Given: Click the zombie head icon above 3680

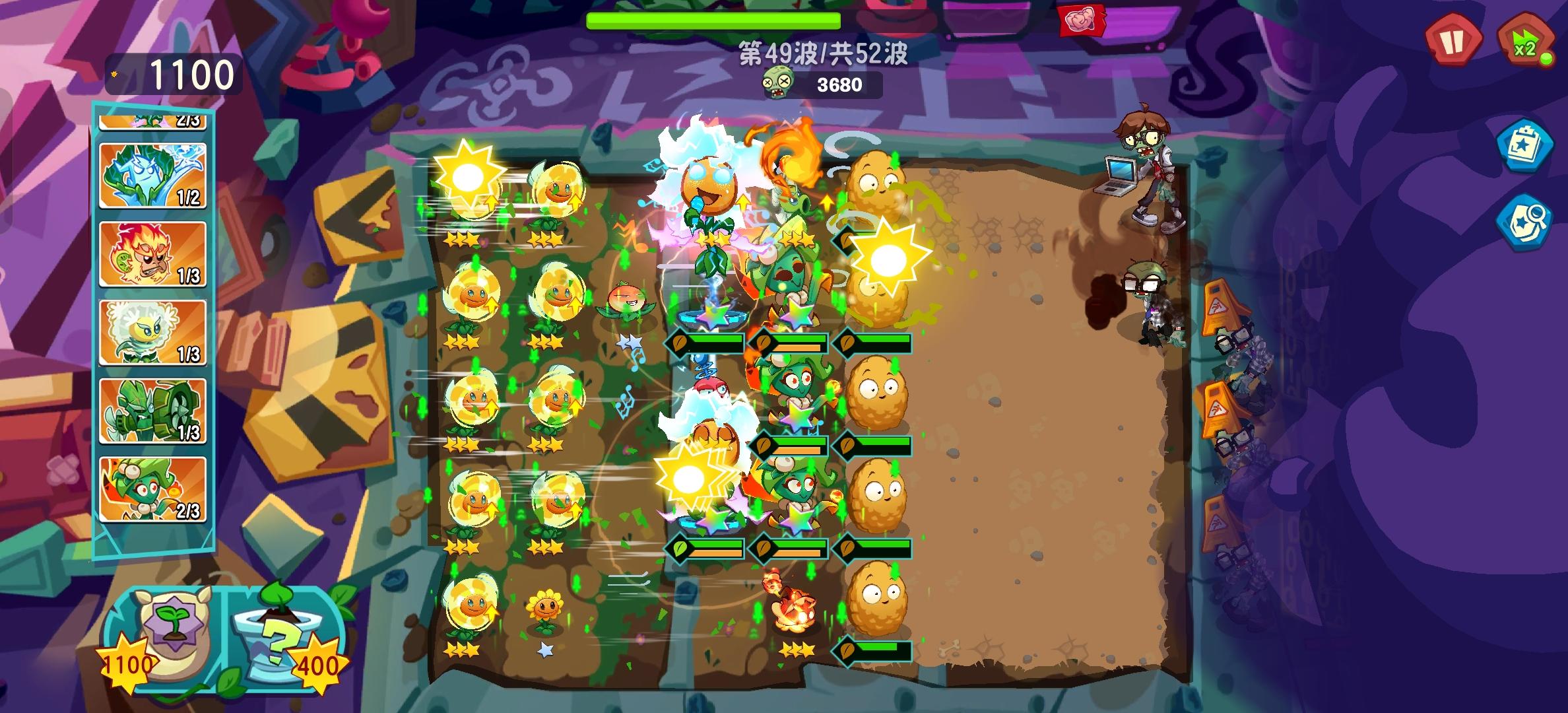Looking at the screenshot, I should tap(779, 83).
